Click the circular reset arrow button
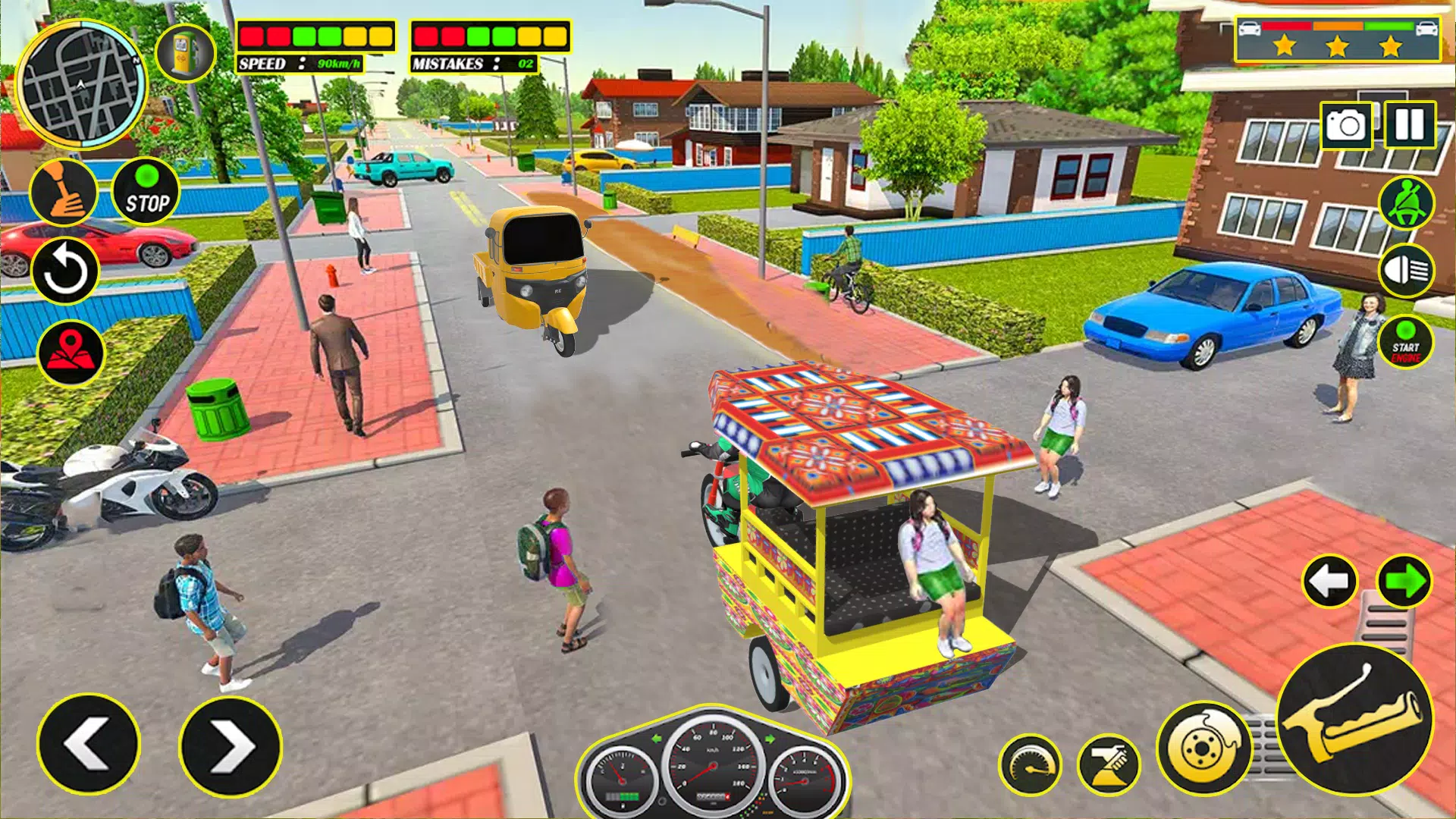Viewport: 1456px width, 819px height. pyautogui.click(x=65, y=271)
